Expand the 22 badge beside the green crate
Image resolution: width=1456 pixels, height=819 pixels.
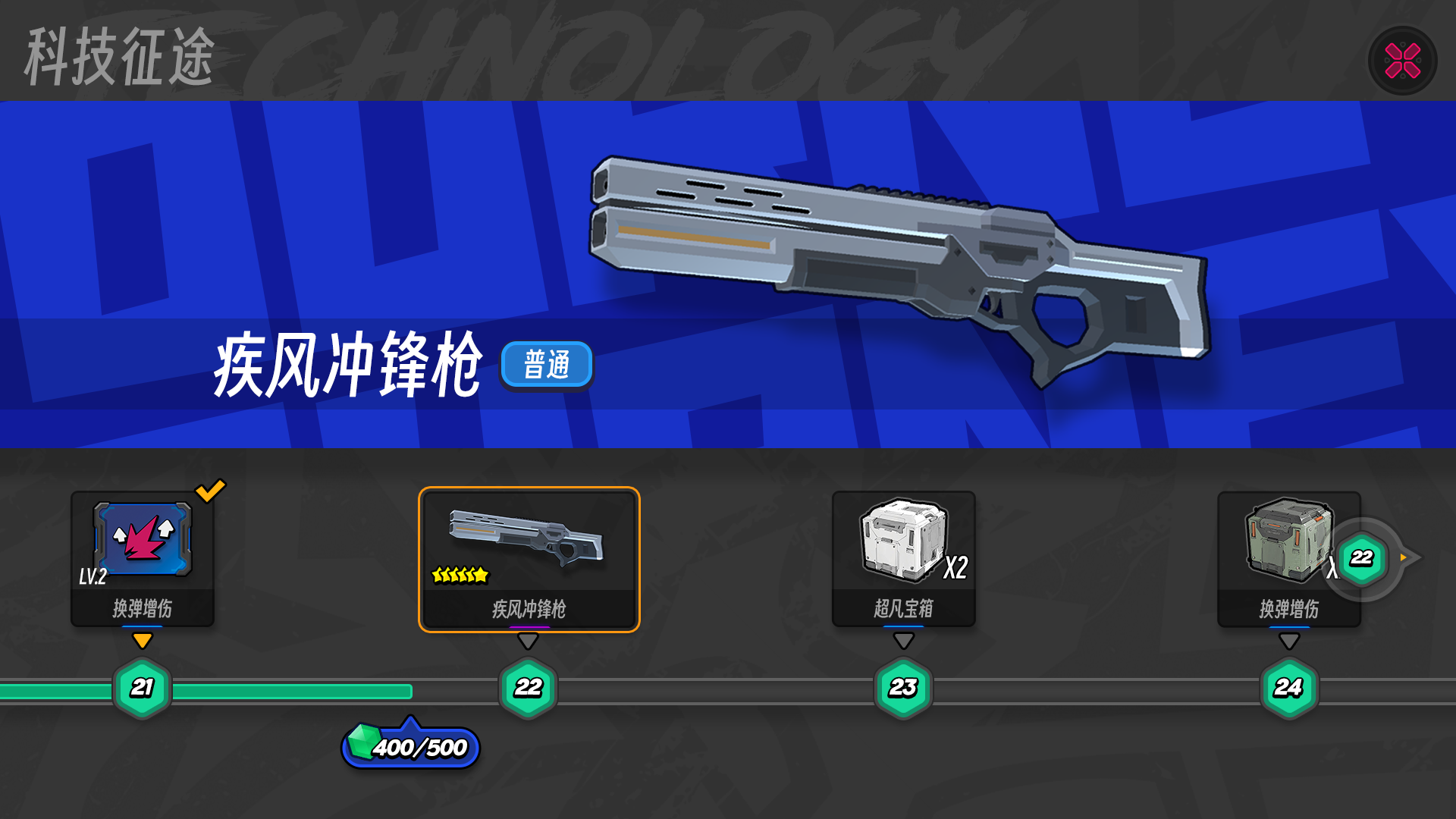(1360, 557)
